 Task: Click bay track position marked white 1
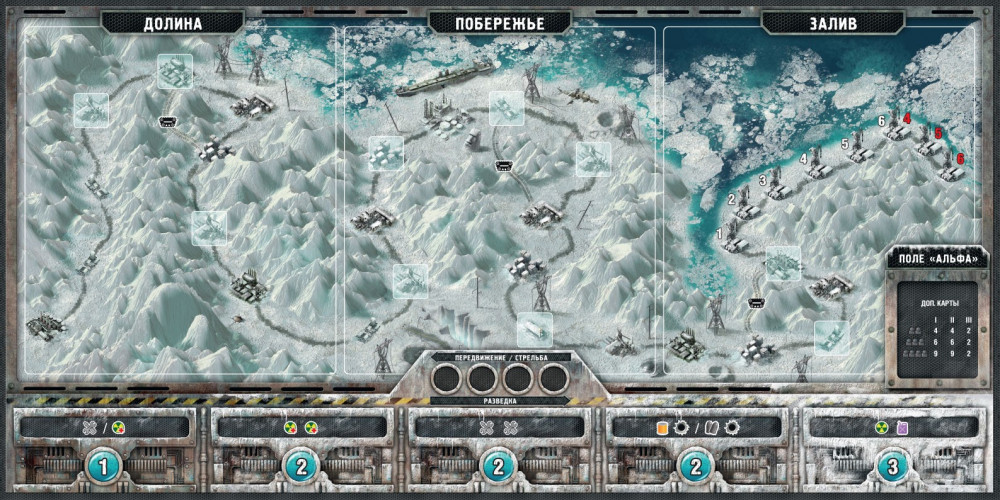click(x=721, y=234)
